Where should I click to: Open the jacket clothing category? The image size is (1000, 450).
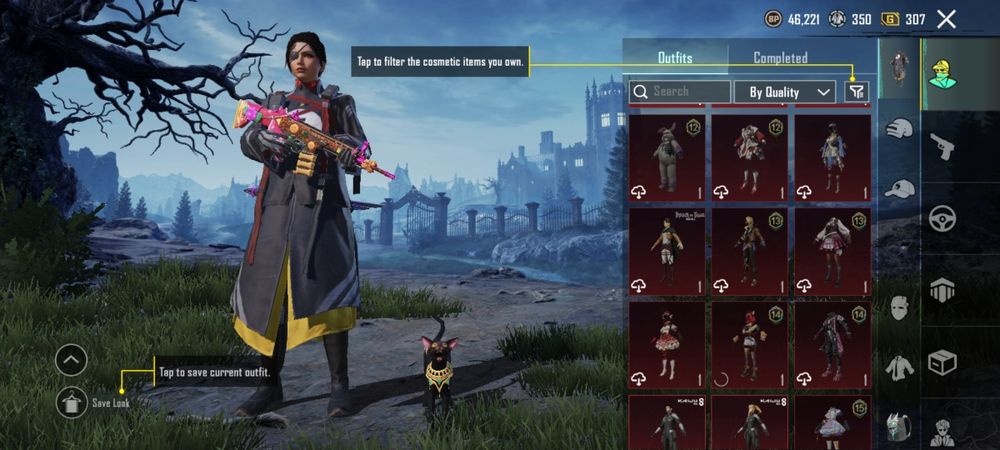click(900, 368)
